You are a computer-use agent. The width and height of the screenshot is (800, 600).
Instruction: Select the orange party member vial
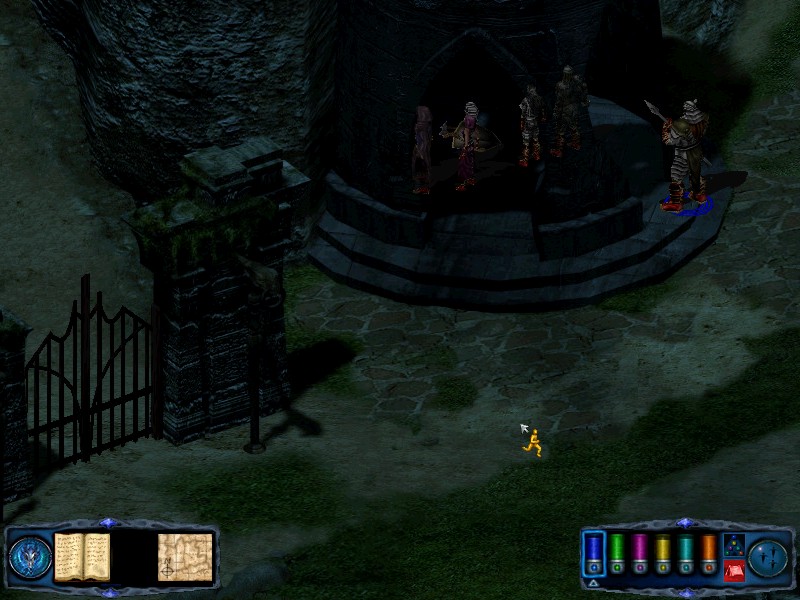pyautogui.click(x=708, y=549)
